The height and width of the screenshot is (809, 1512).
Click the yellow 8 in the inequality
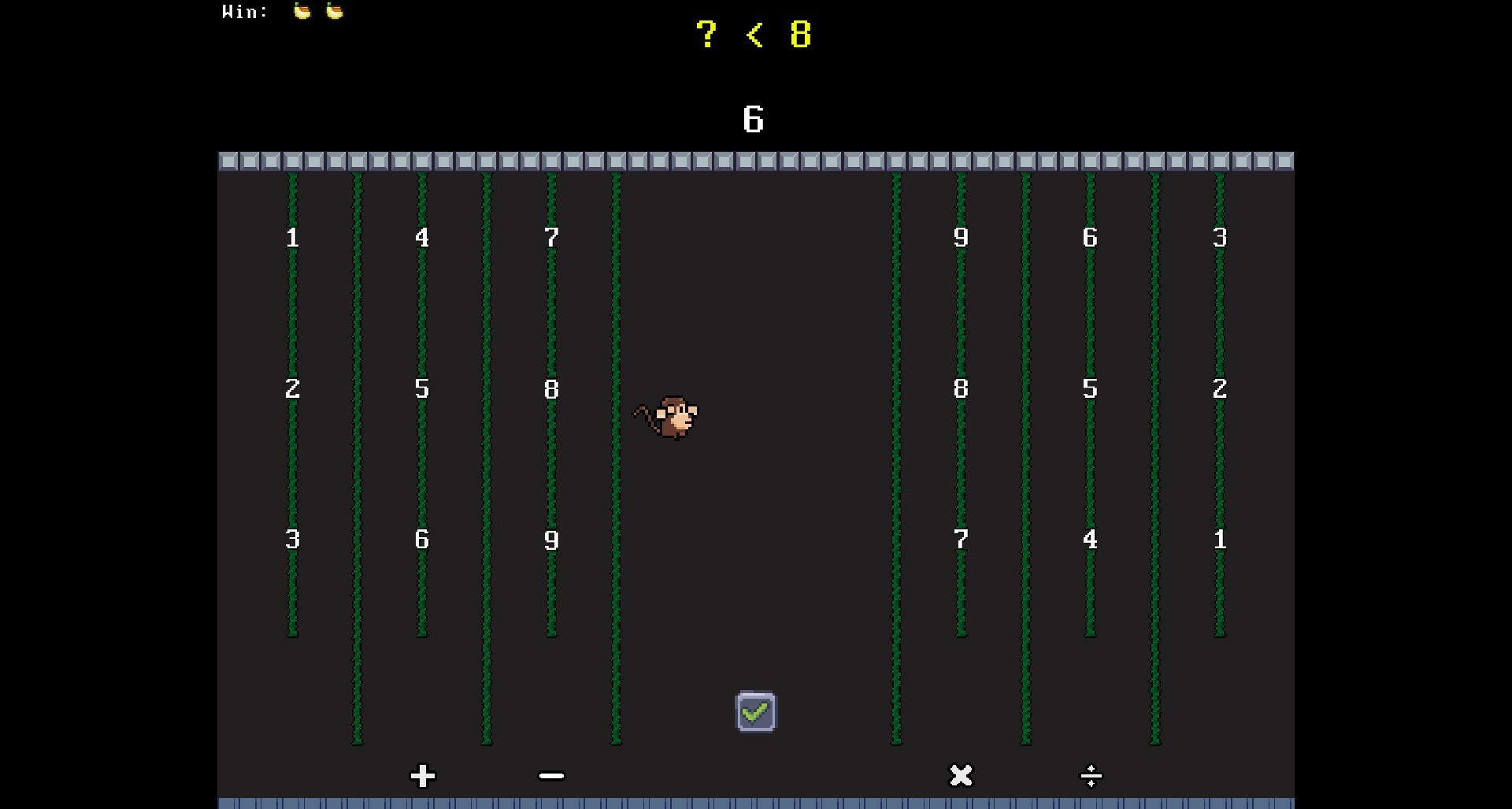click(801, 35)
